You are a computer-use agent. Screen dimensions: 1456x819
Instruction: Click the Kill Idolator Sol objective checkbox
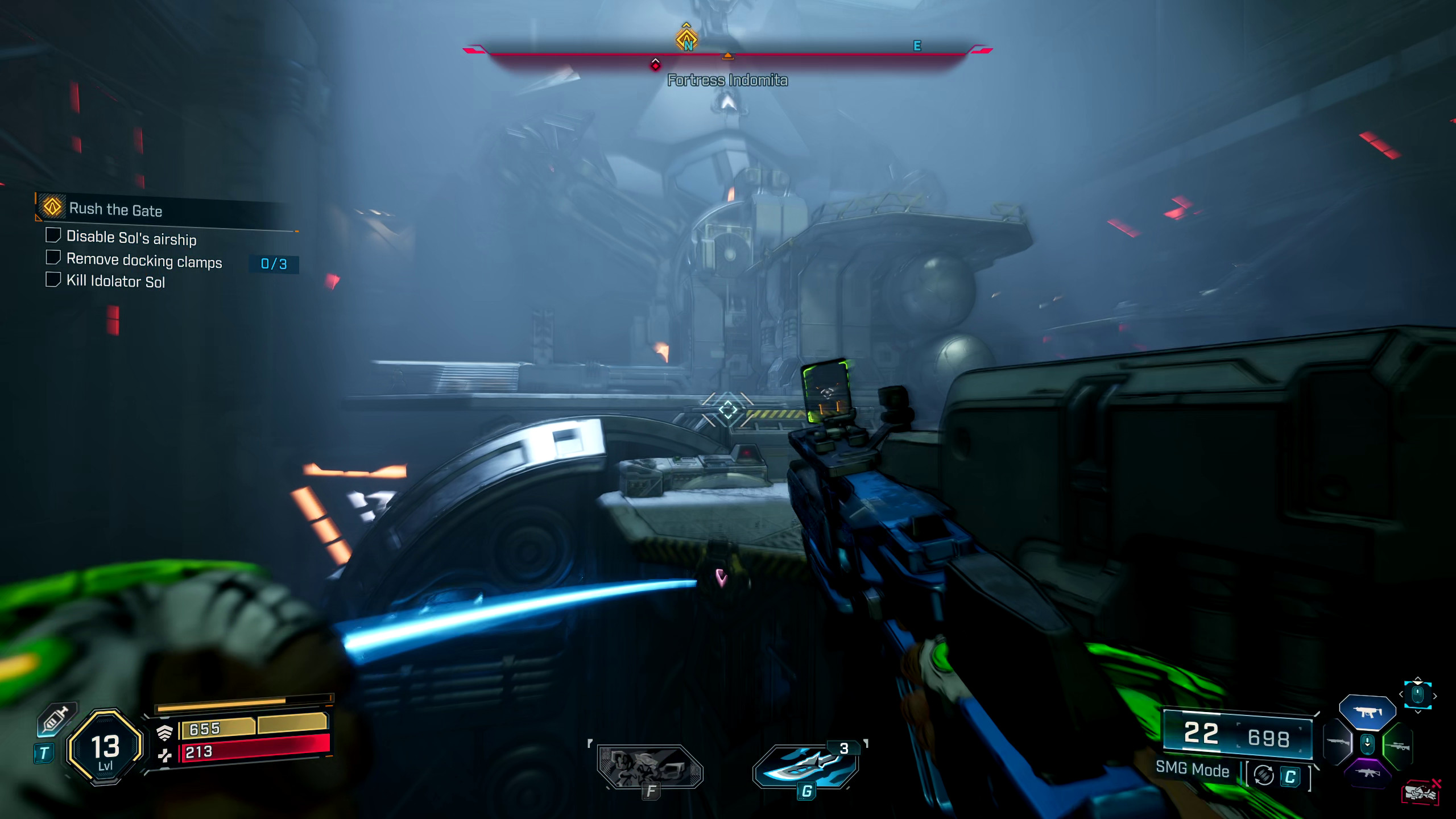pyautogui.click(x=53, y=280)
